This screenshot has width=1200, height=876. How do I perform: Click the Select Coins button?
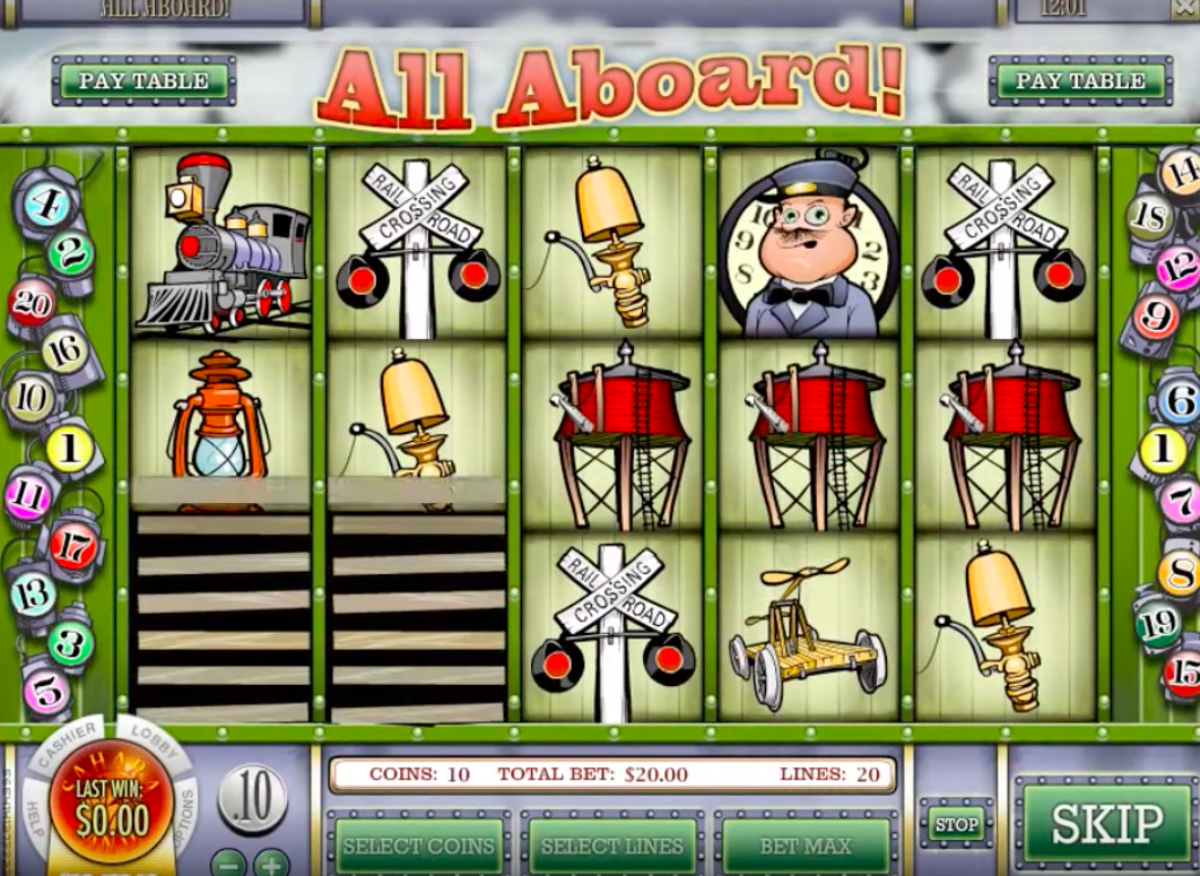[x=418, y=846]
